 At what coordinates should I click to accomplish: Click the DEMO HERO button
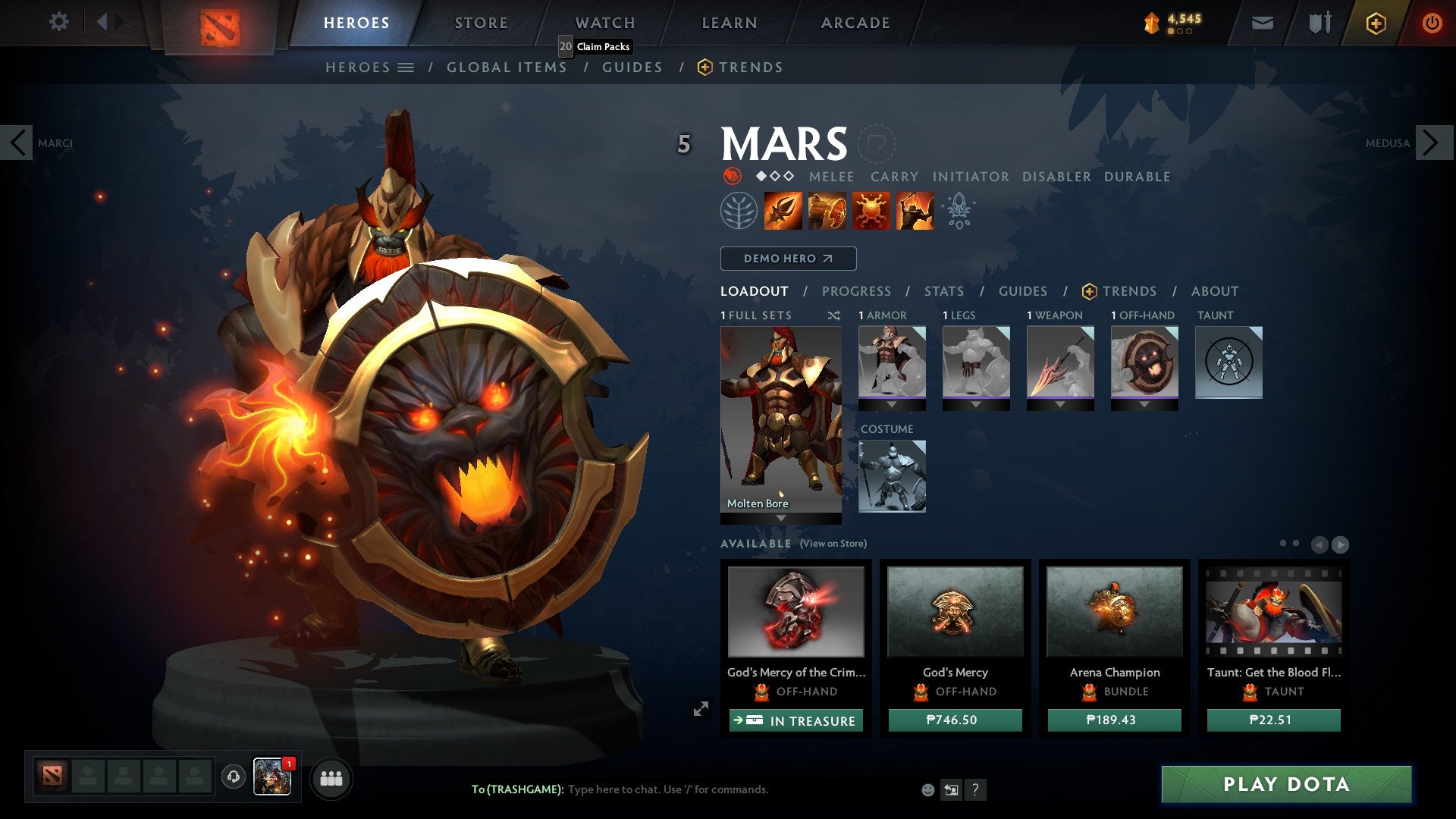[x=787, y=258]
